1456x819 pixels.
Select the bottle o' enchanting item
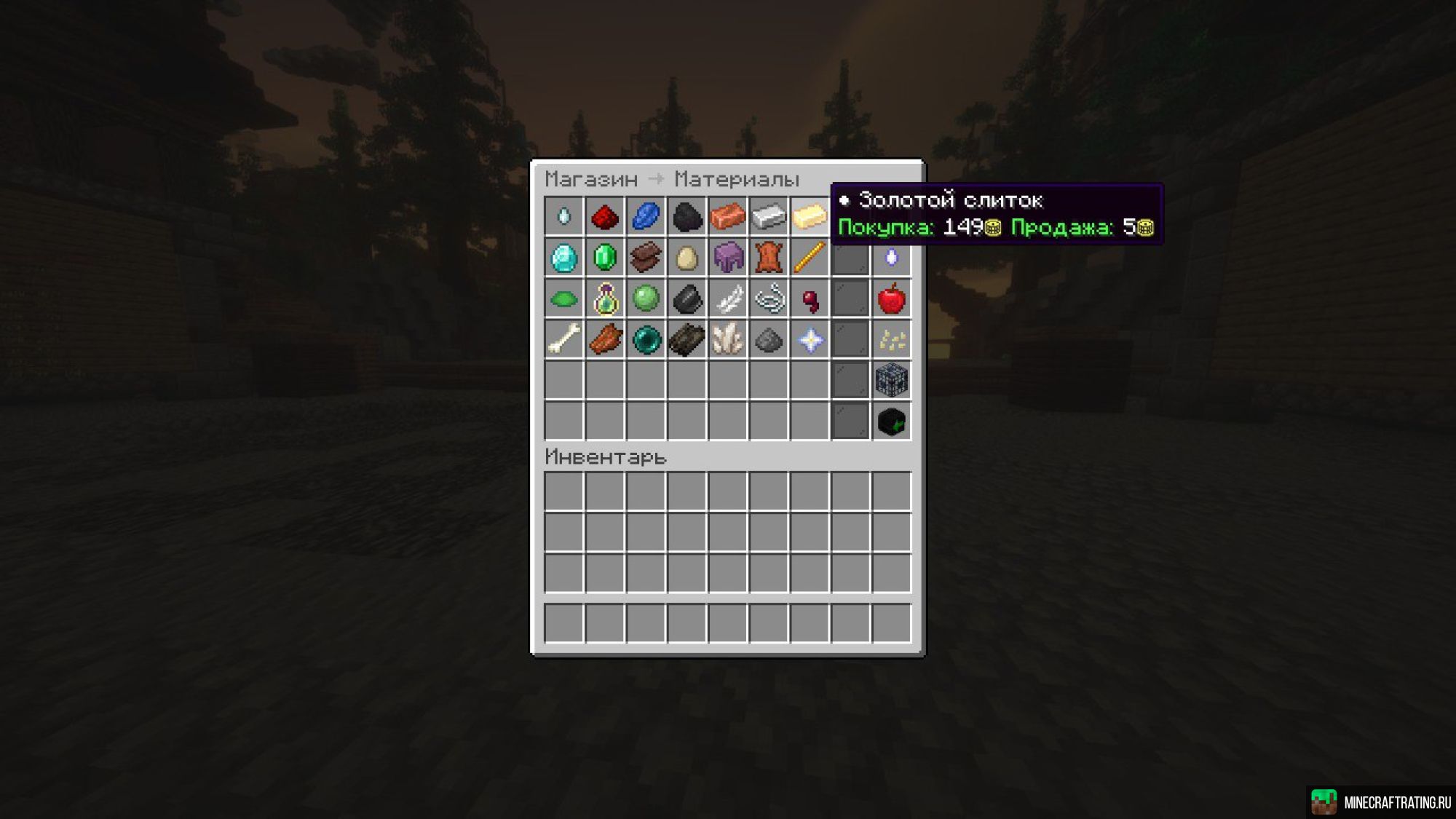[x=604, y=298]
